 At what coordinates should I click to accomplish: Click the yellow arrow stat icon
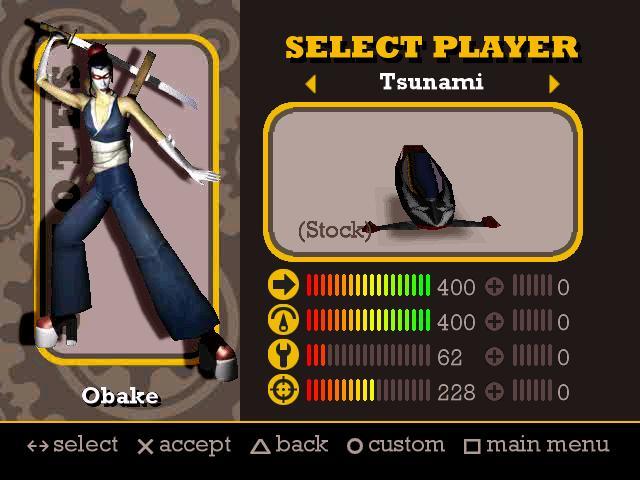[x=284, y=286]
